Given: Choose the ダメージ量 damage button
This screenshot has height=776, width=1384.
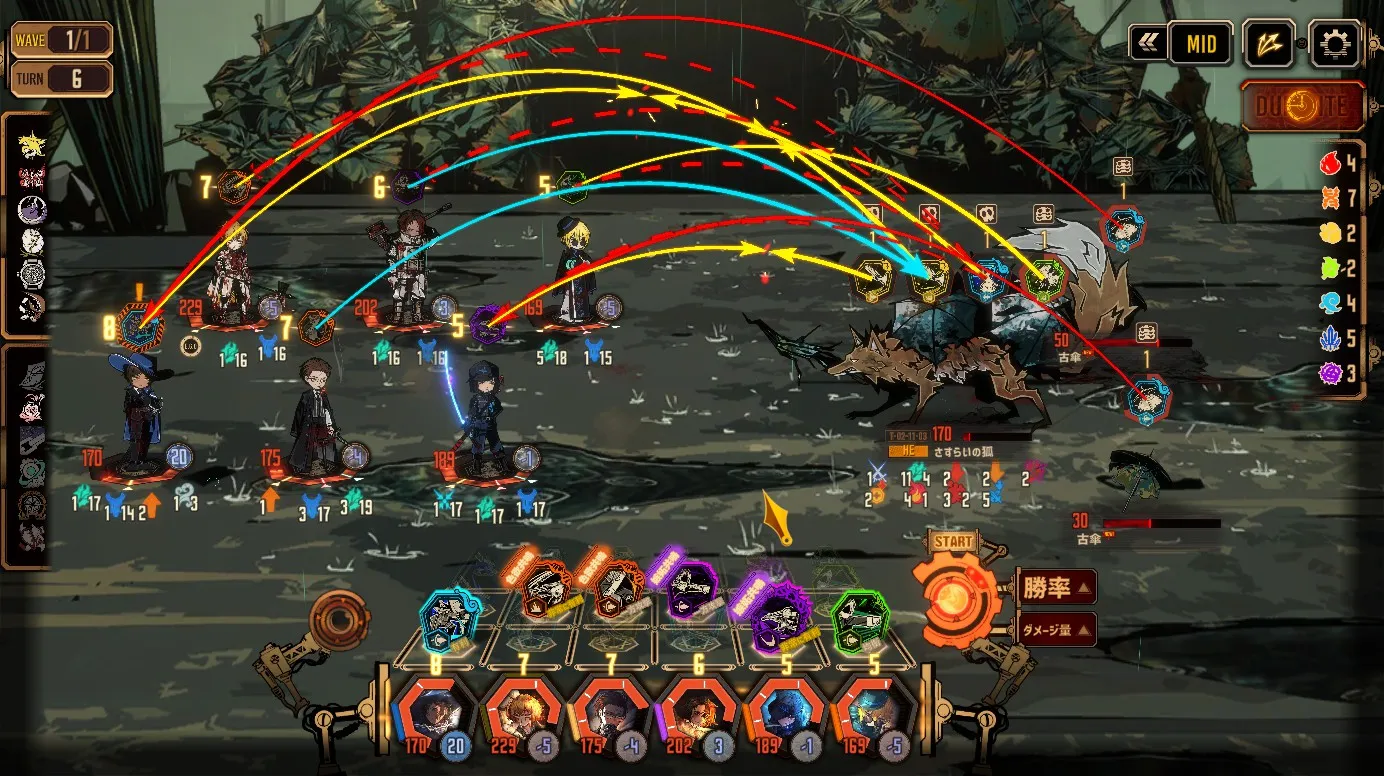Looking at the screenshot, I should (1057, 629).
